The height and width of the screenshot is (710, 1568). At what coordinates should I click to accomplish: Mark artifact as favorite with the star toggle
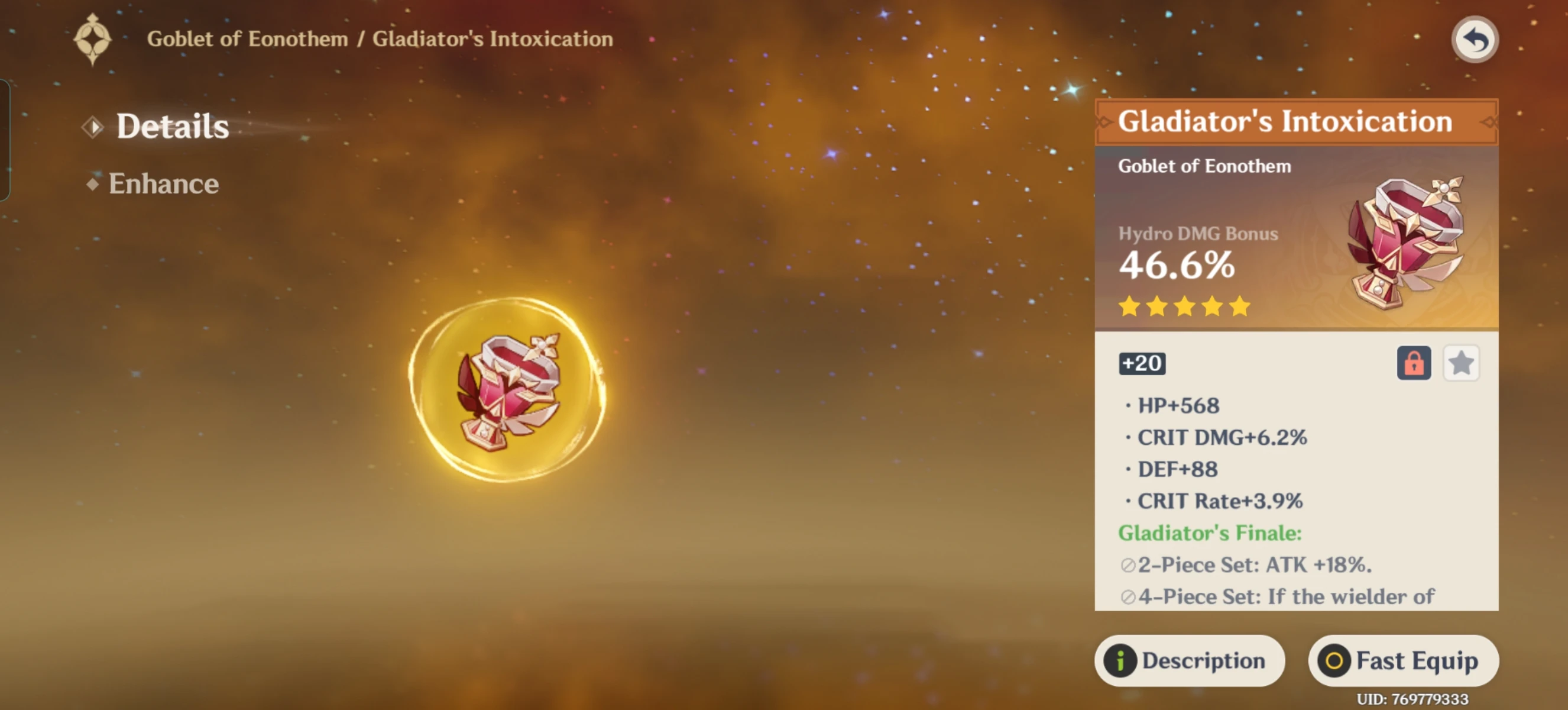1462,363
